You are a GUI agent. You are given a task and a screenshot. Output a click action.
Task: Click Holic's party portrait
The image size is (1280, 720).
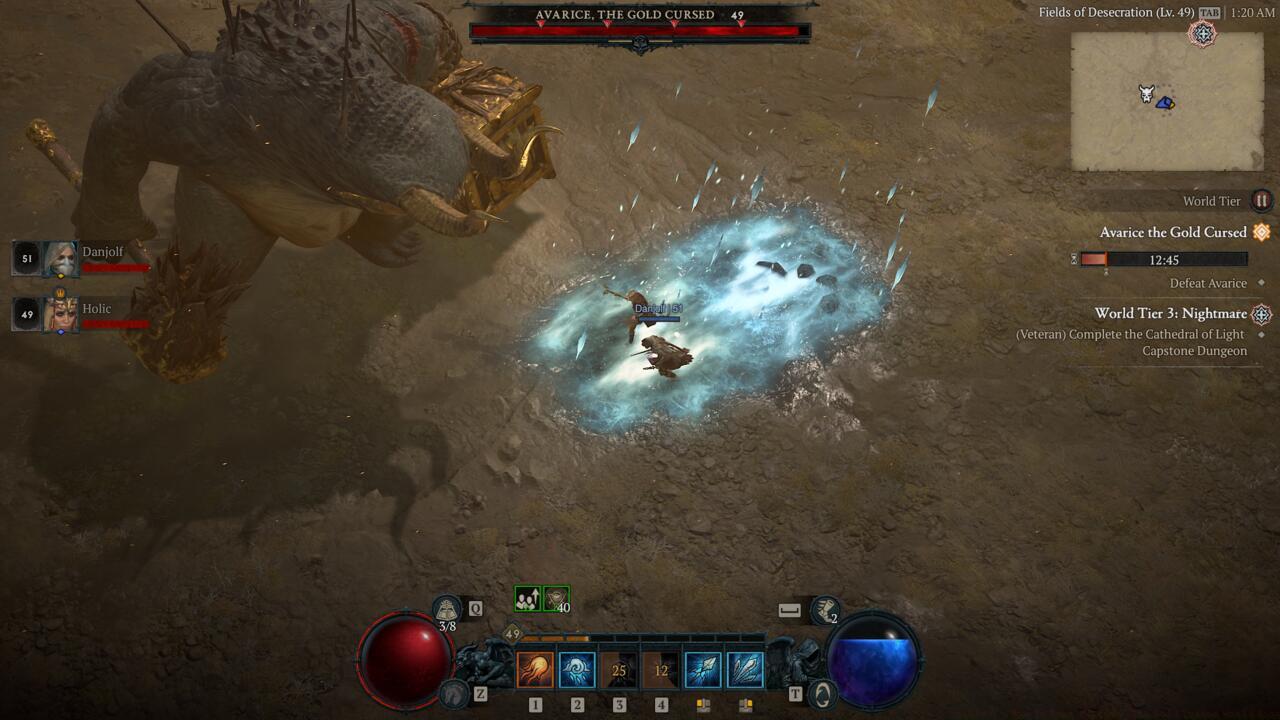pos(60,314)
